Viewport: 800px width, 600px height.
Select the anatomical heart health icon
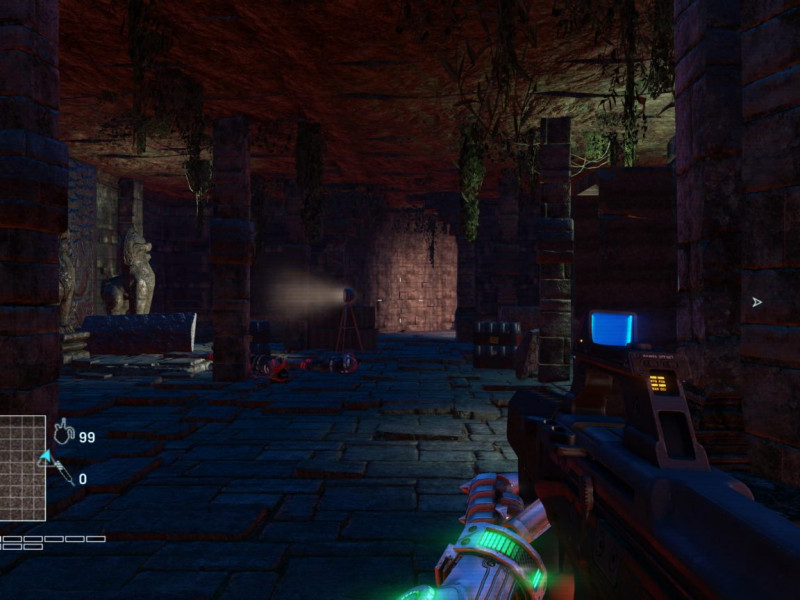pyautogui.click(x=63, y=432)
